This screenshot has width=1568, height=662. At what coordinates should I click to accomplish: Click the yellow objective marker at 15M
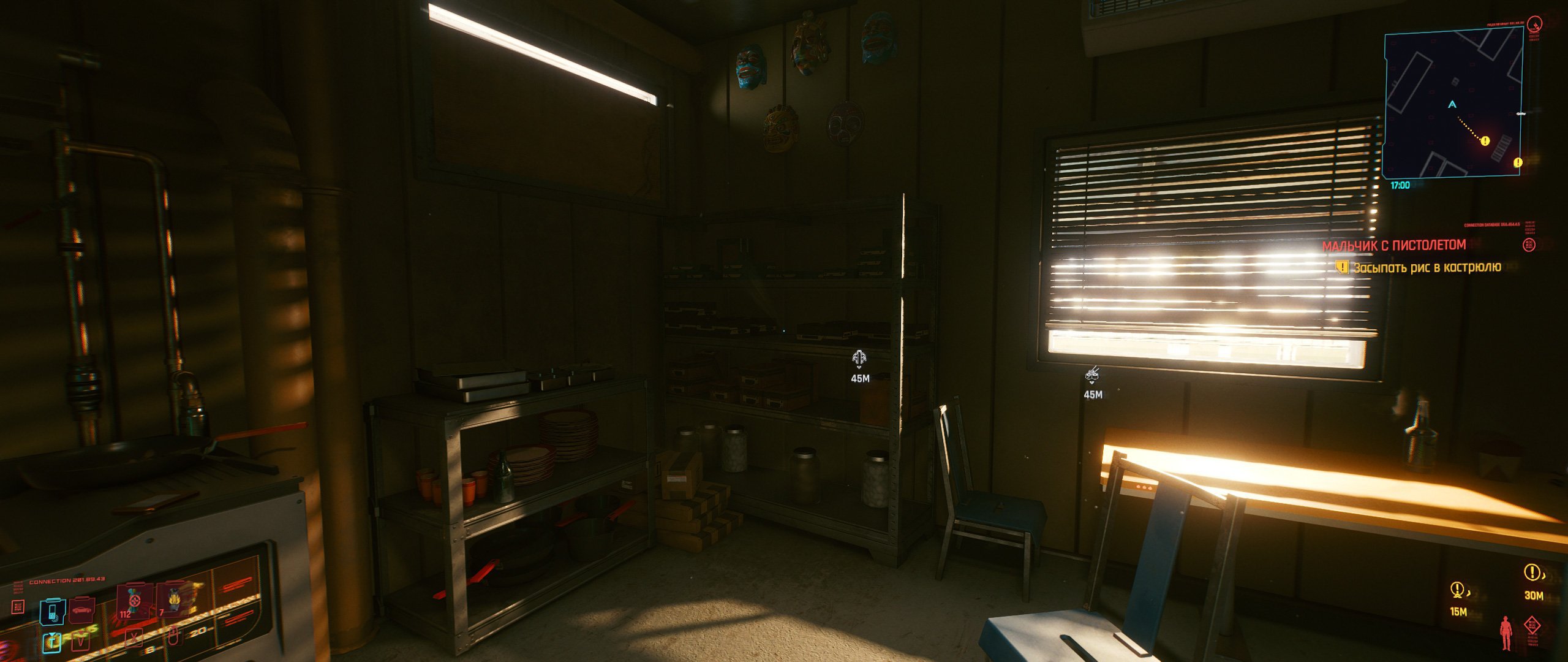(x=1458, y=590)
